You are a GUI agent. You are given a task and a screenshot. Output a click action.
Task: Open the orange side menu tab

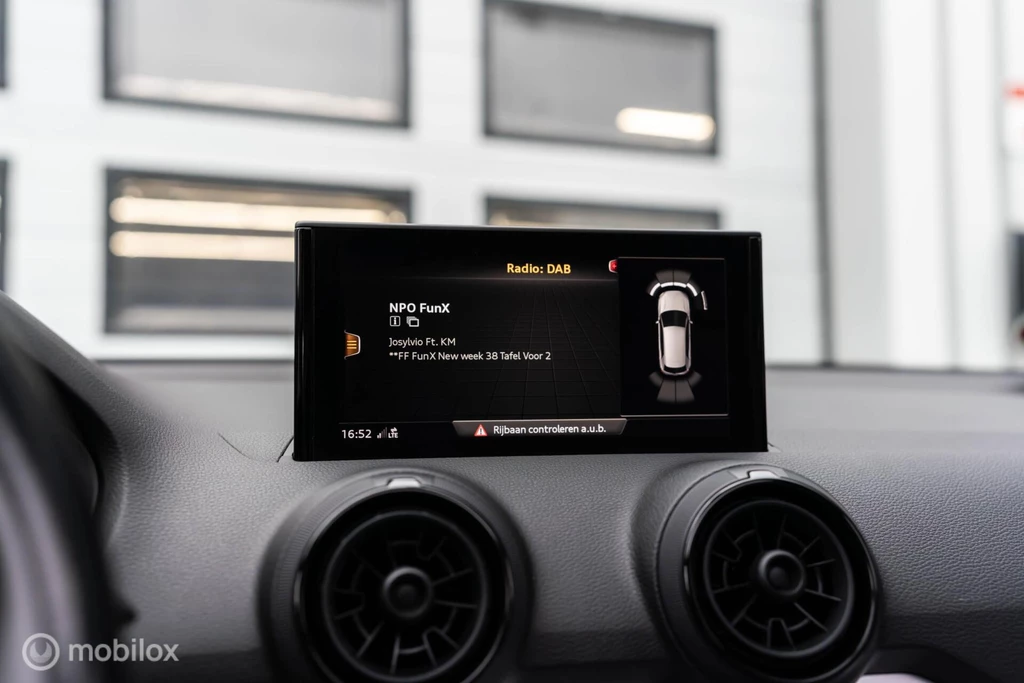click(352, 344)
